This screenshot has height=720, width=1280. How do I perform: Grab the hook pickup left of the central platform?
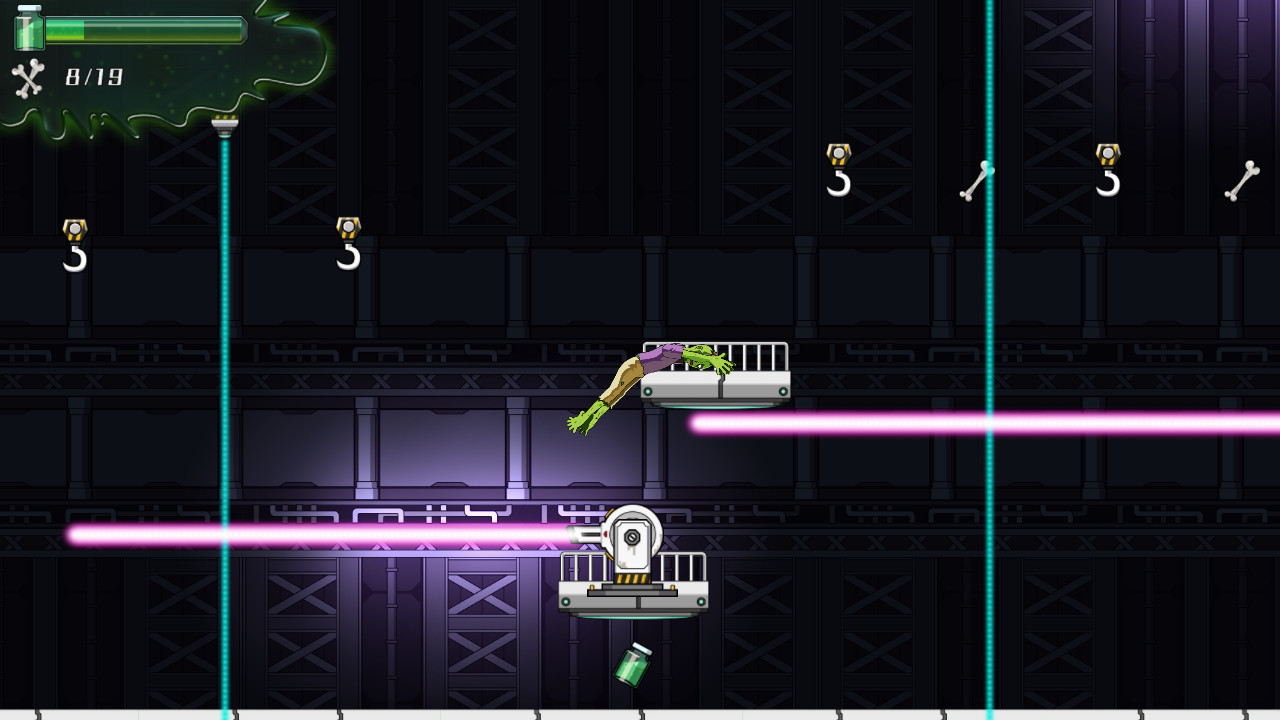(348, 245)
